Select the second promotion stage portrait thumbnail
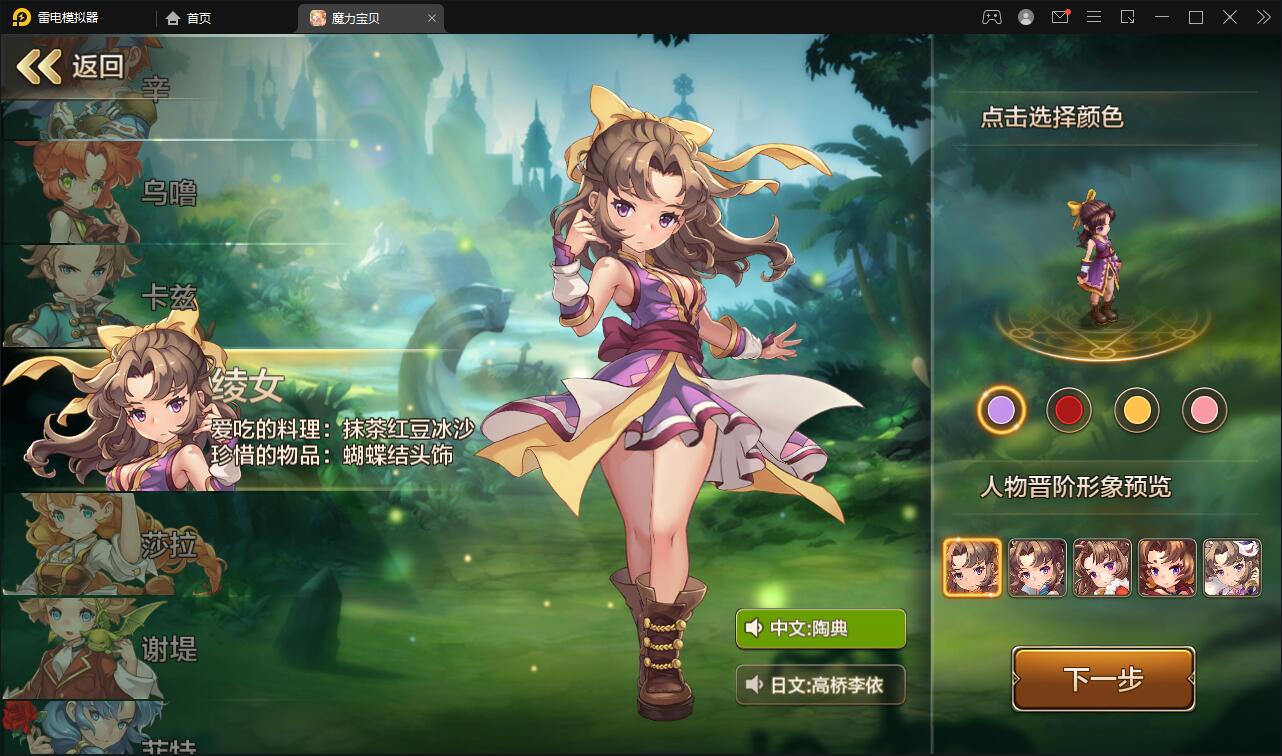This screenshot has height=756, width=1282. 1037,567
